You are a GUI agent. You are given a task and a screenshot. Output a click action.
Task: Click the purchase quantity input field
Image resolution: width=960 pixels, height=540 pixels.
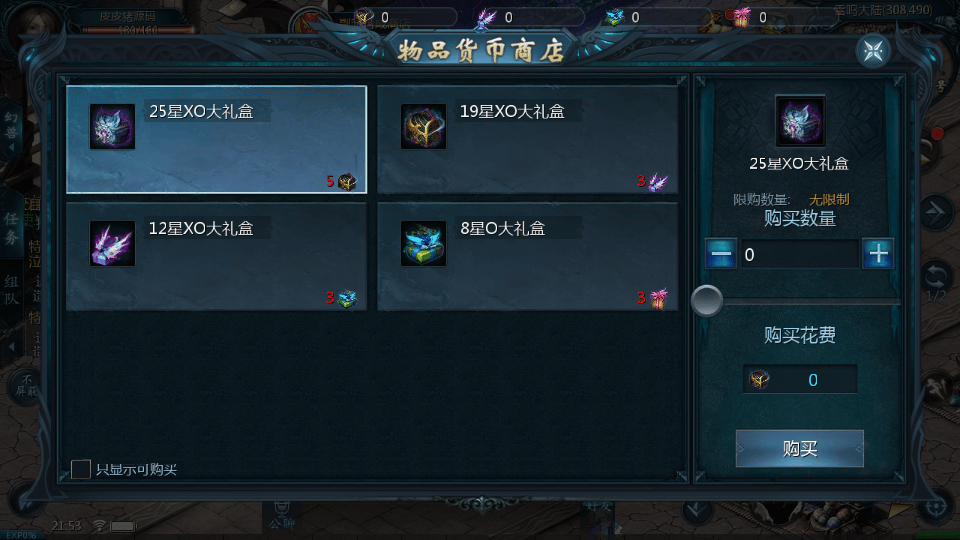(x=799, y=254)
